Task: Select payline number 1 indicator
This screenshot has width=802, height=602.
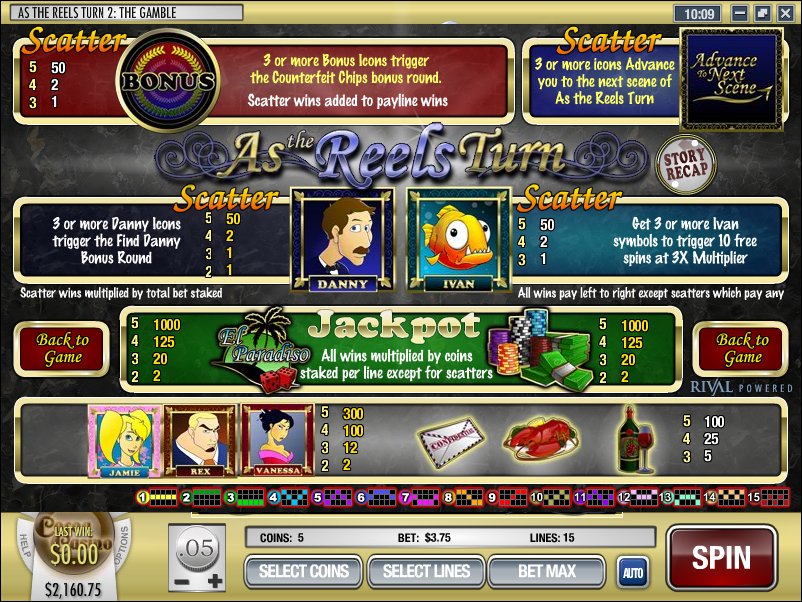Action: point(143,496)
